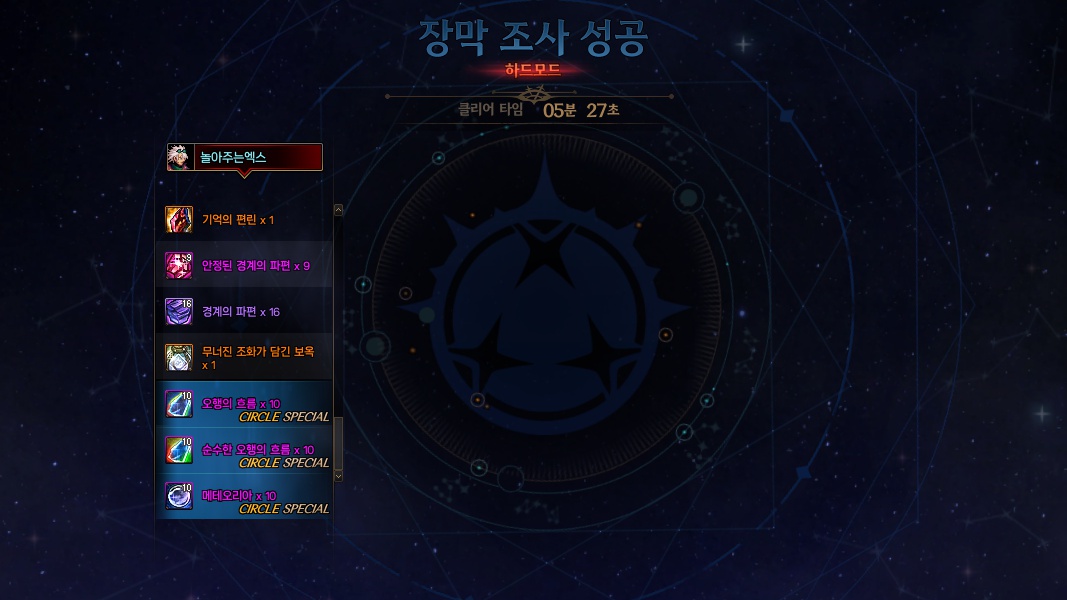Click the 안정된 경계의 파편 reward row
The width and height of the screenshot is (1067, 600).
pyautogui.click(x=245, y=265)
